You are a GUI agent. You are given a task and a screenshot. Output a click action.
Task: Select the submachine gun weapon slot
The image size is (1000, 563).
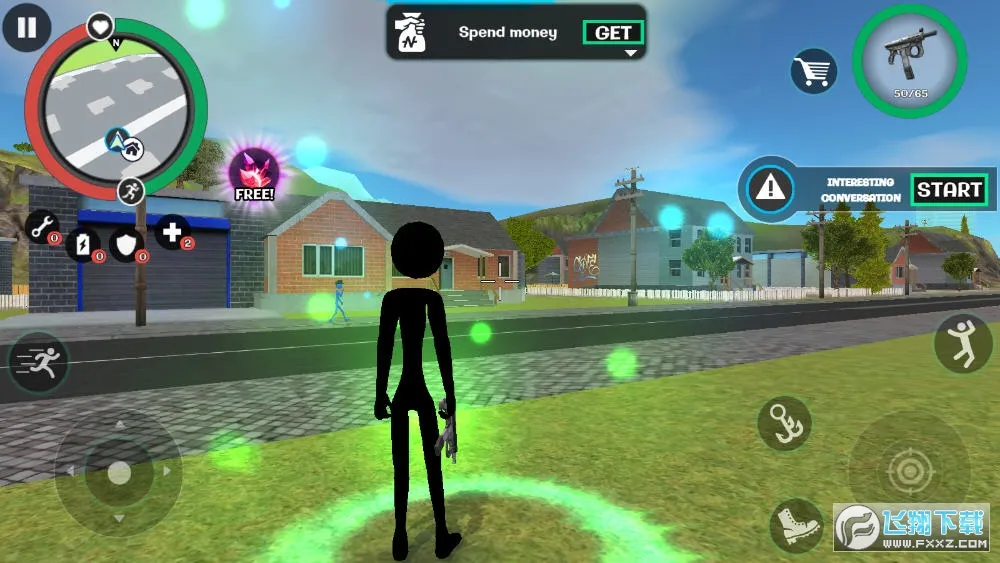pyautogui.click(x=909, y=60)
